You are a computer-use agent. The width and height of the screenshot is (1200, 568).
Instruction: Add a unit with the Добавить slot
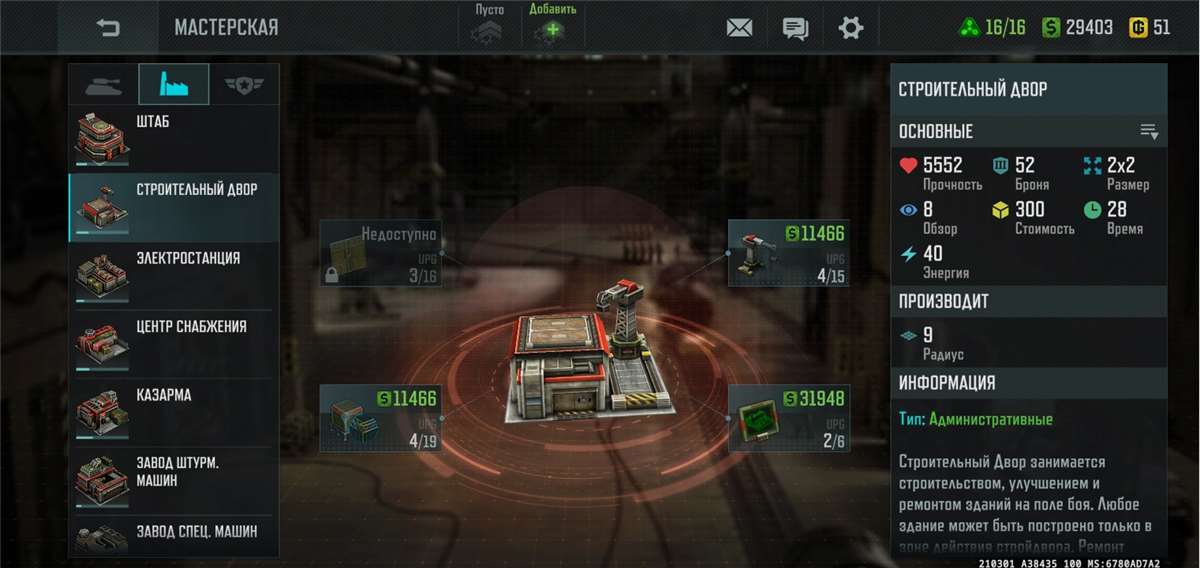[x=552, y=26]
